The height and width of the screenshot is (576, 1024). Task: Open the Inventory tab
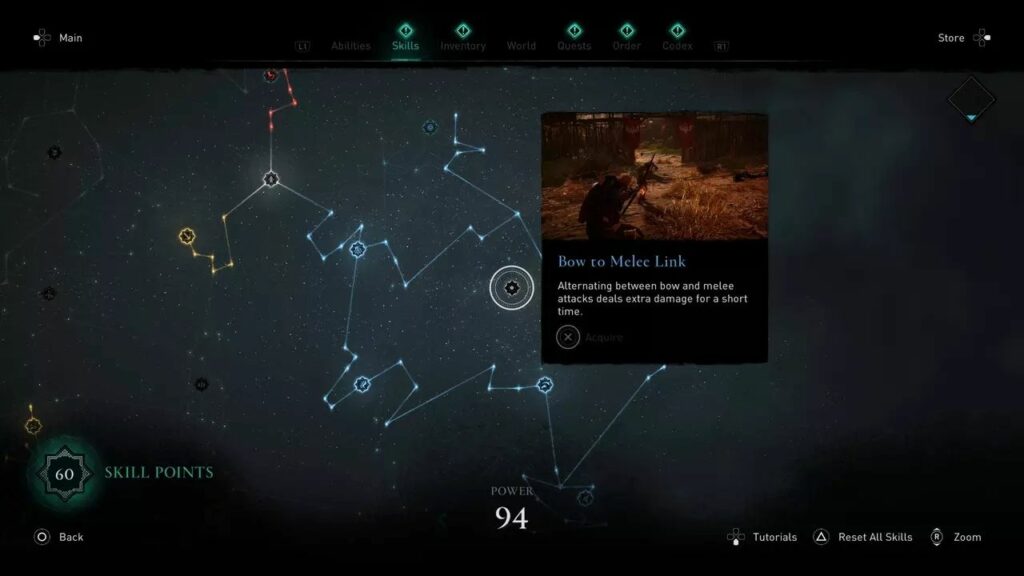463,46
